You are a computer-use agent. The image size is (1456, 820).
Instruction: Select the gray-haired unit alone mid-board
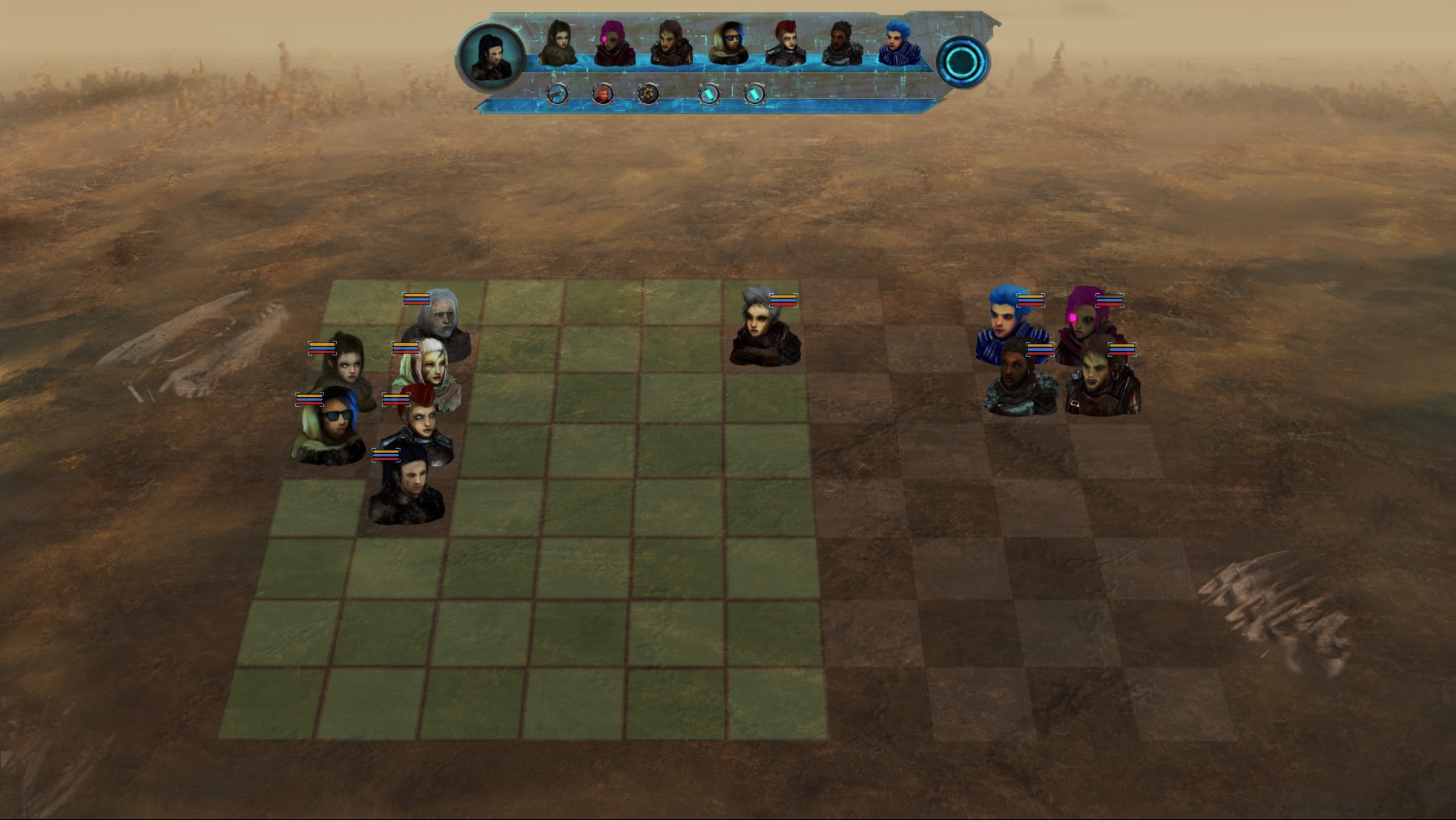click(764, 330)
